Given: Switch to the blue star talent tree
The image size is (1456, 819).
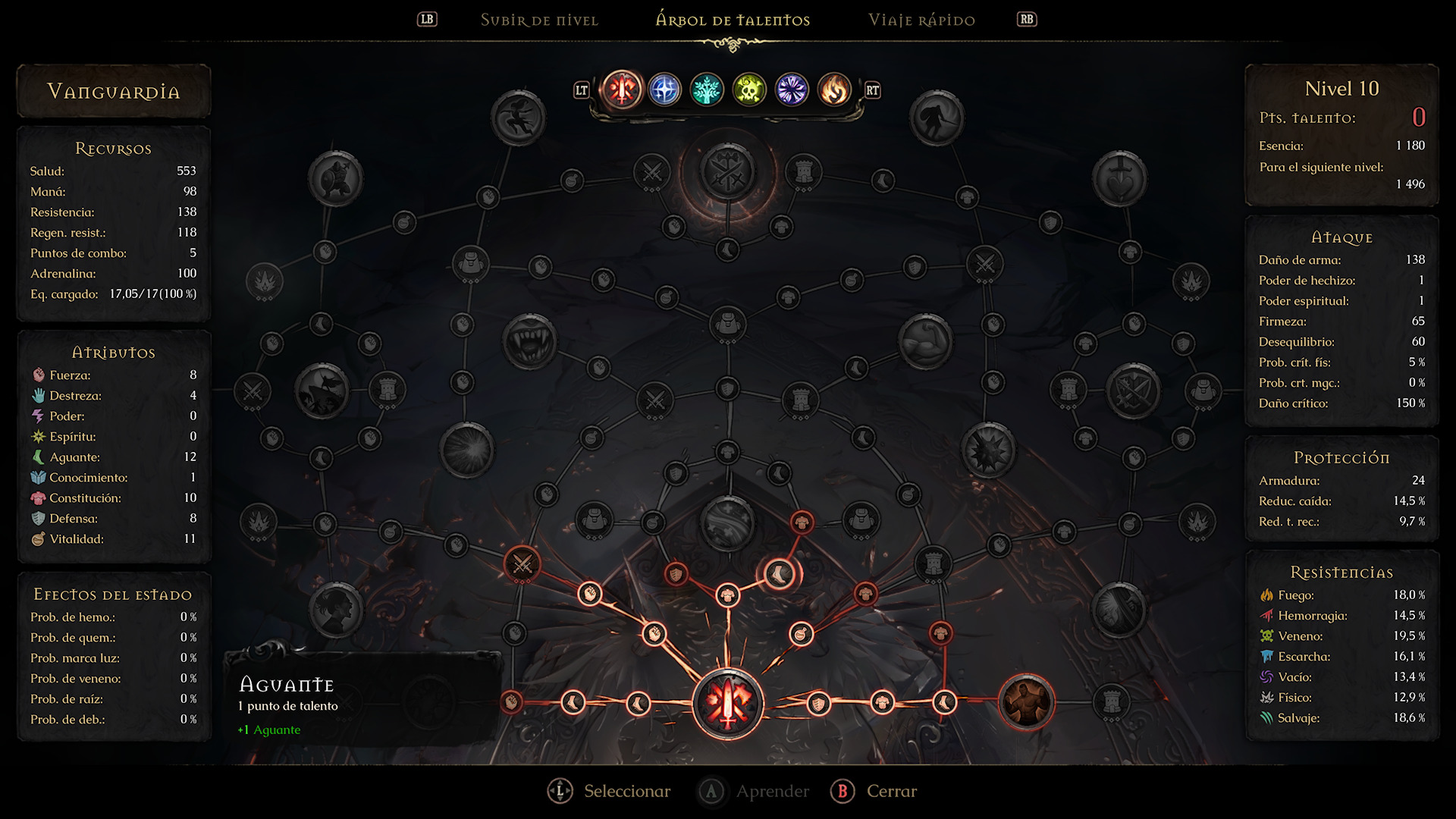Looking at the screenshot, I should pyautogui.click(x=664, y=90).
